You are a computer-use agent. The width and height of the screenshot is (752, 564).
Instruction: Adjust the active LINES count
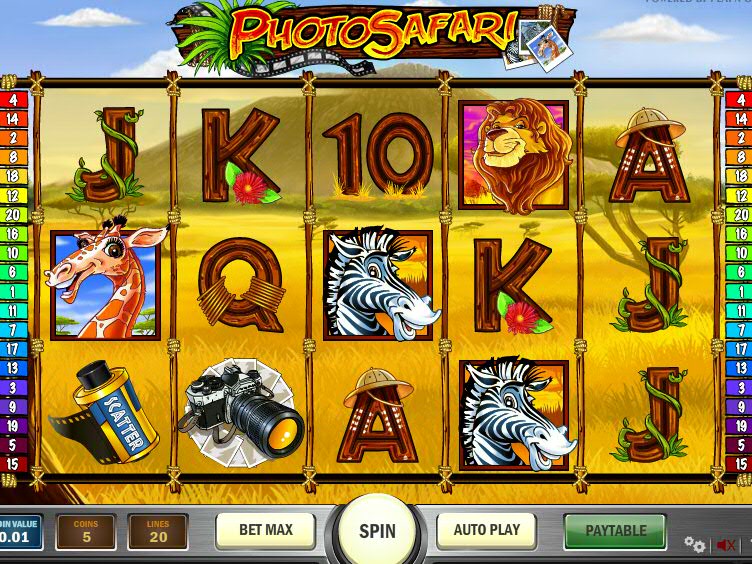click(158, 532)
